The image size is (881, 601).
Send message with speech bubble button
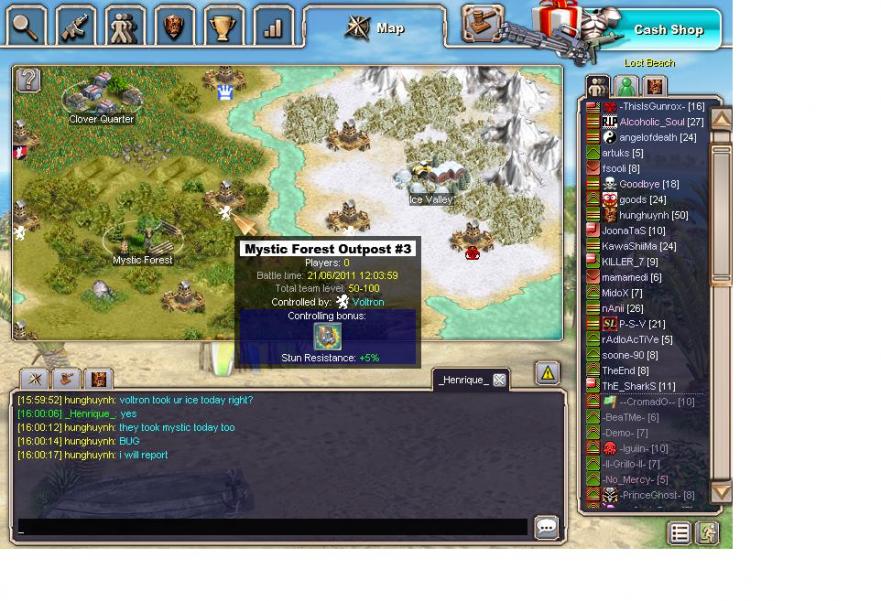(x=546, y=527)
